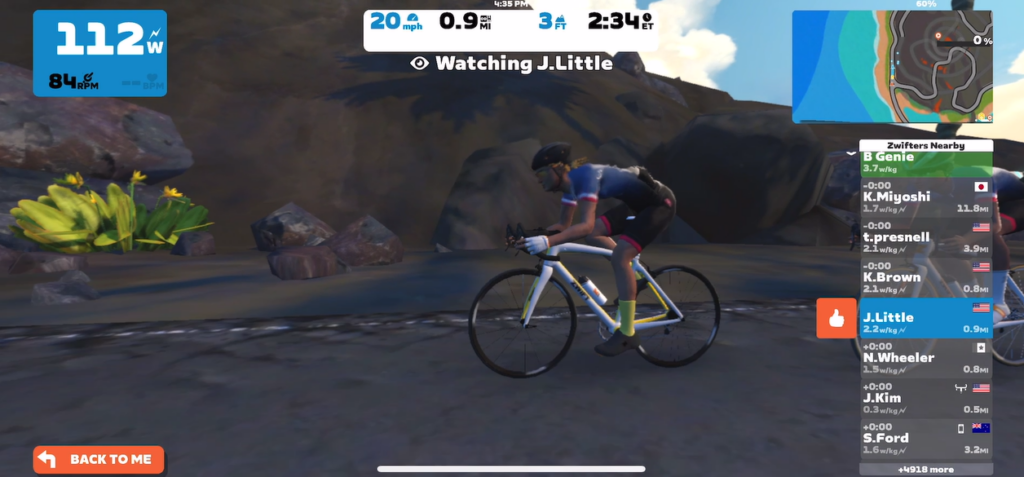Click the Zwifters Nearby header

click(926, 145)
